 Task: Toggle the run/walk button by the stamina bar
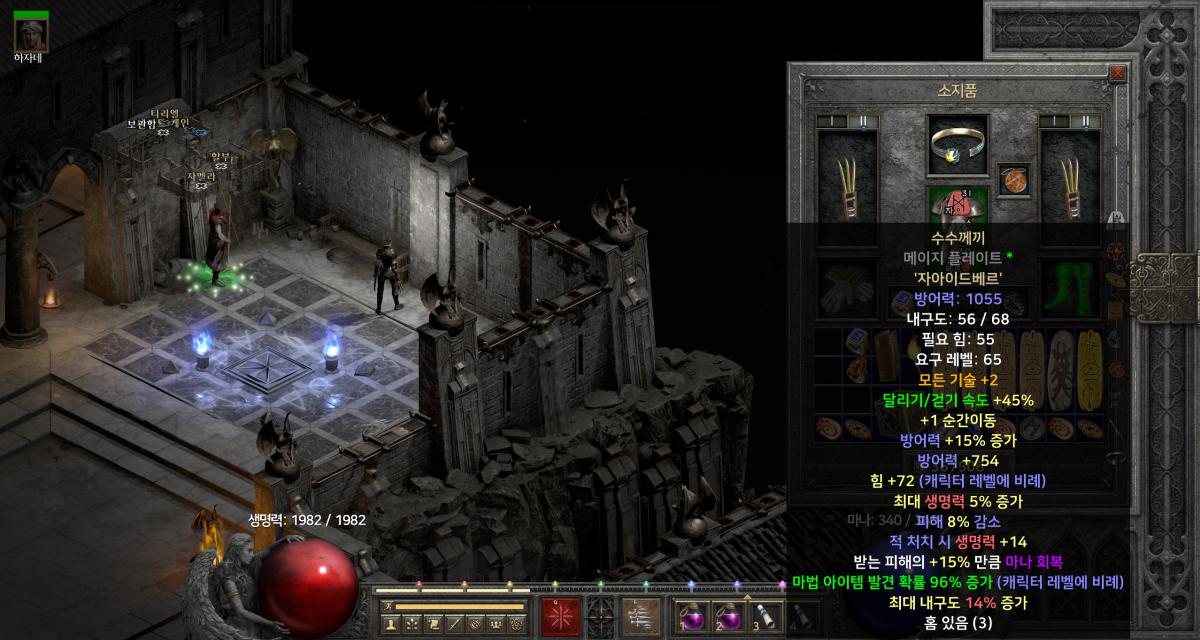(386, 606)
